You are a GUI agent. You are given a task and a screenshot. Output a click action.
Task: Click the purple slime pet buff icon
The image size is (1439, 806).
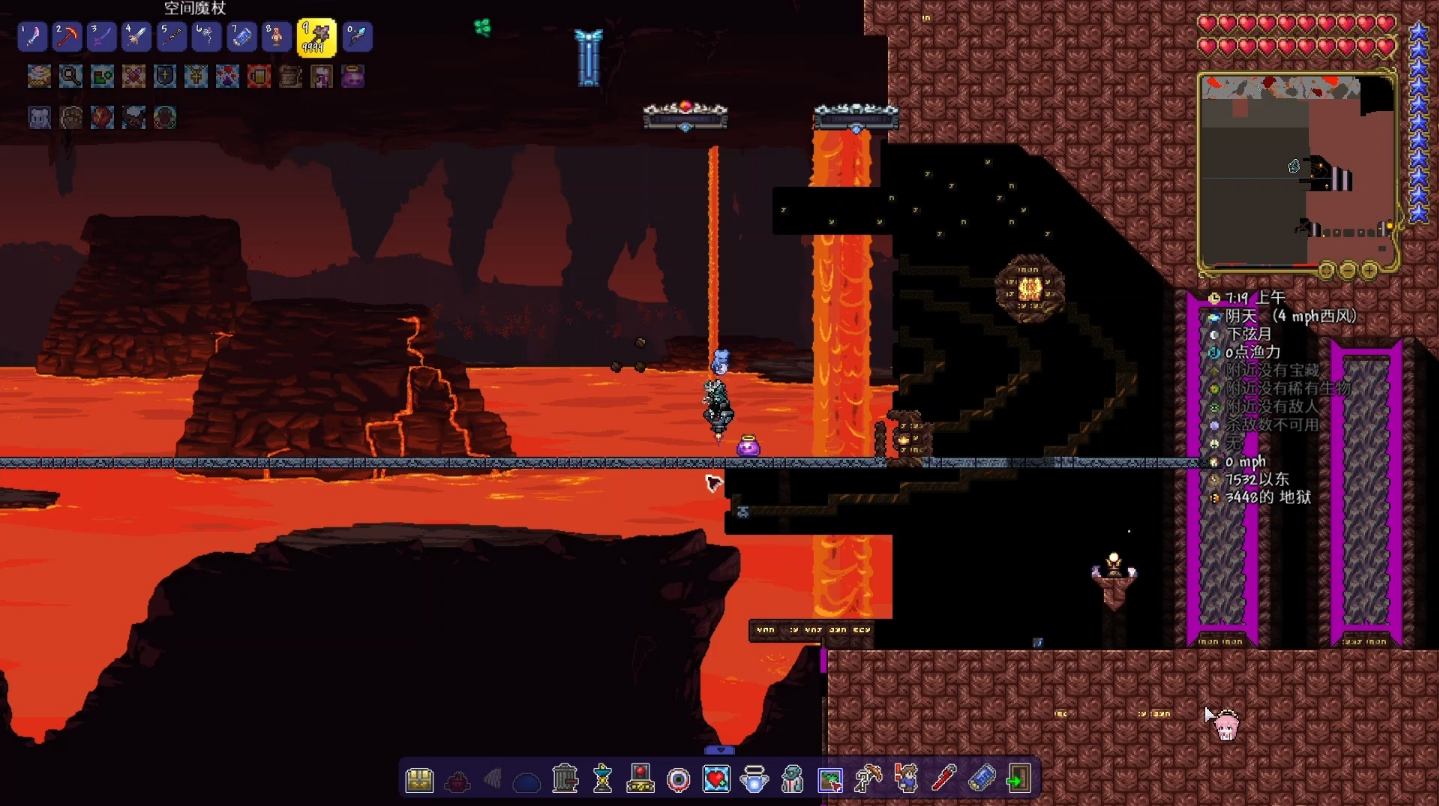point(353,76)
